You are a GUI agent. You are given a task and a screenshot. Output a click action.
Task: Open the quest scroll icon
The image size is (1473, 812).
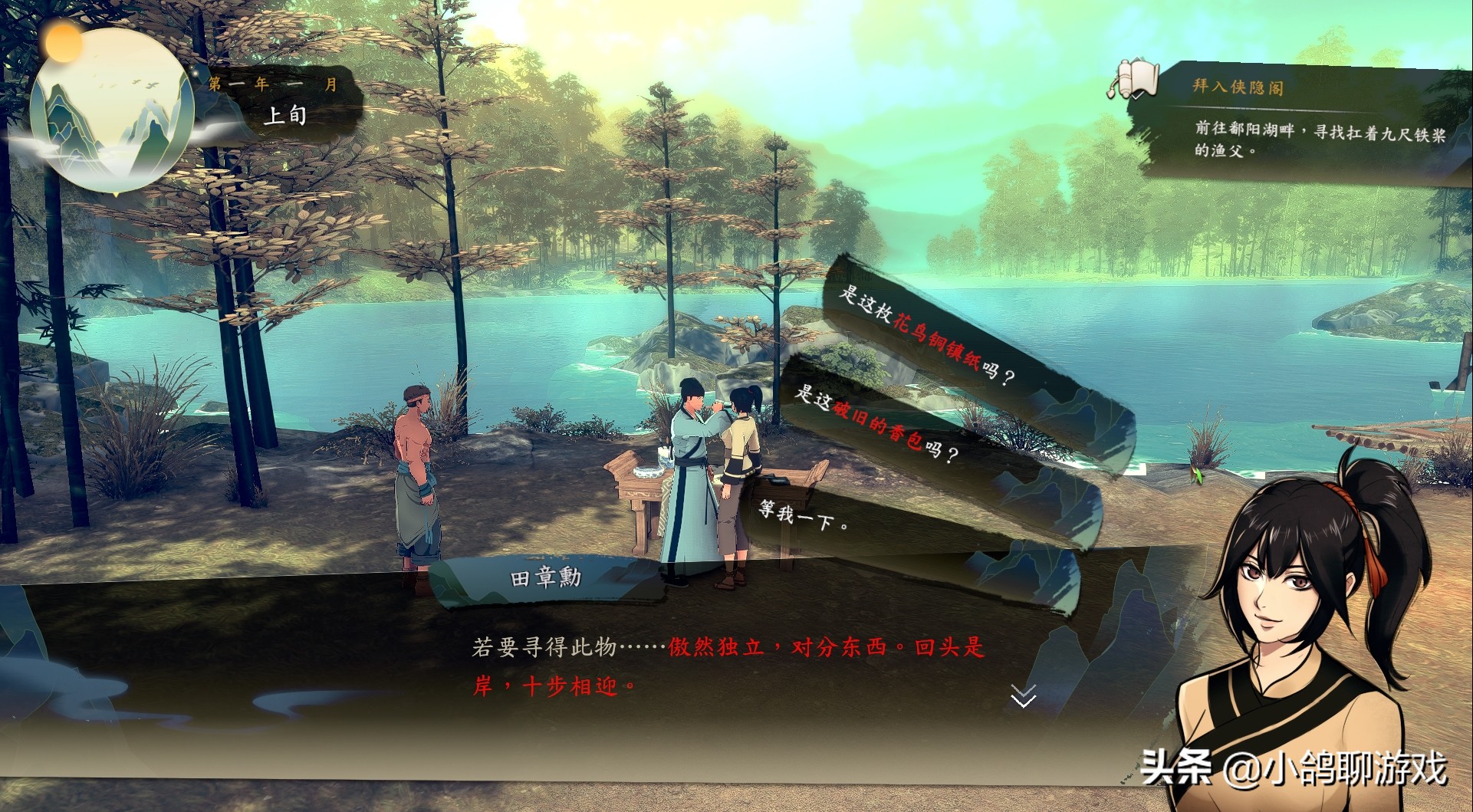[x=1133, y=79]
